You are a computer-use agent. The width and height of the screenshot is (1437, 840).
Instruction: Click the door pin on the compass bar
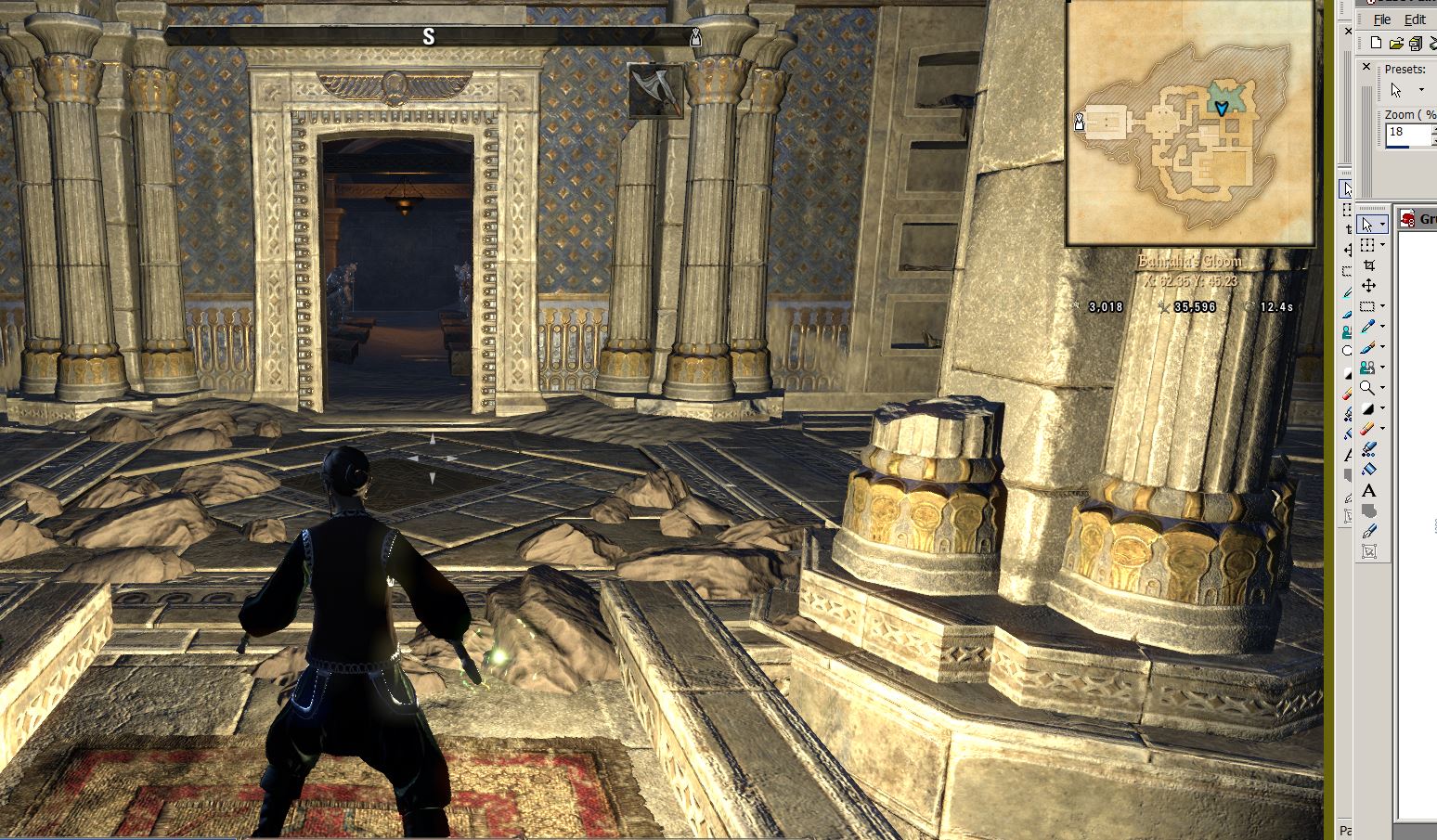695,37
